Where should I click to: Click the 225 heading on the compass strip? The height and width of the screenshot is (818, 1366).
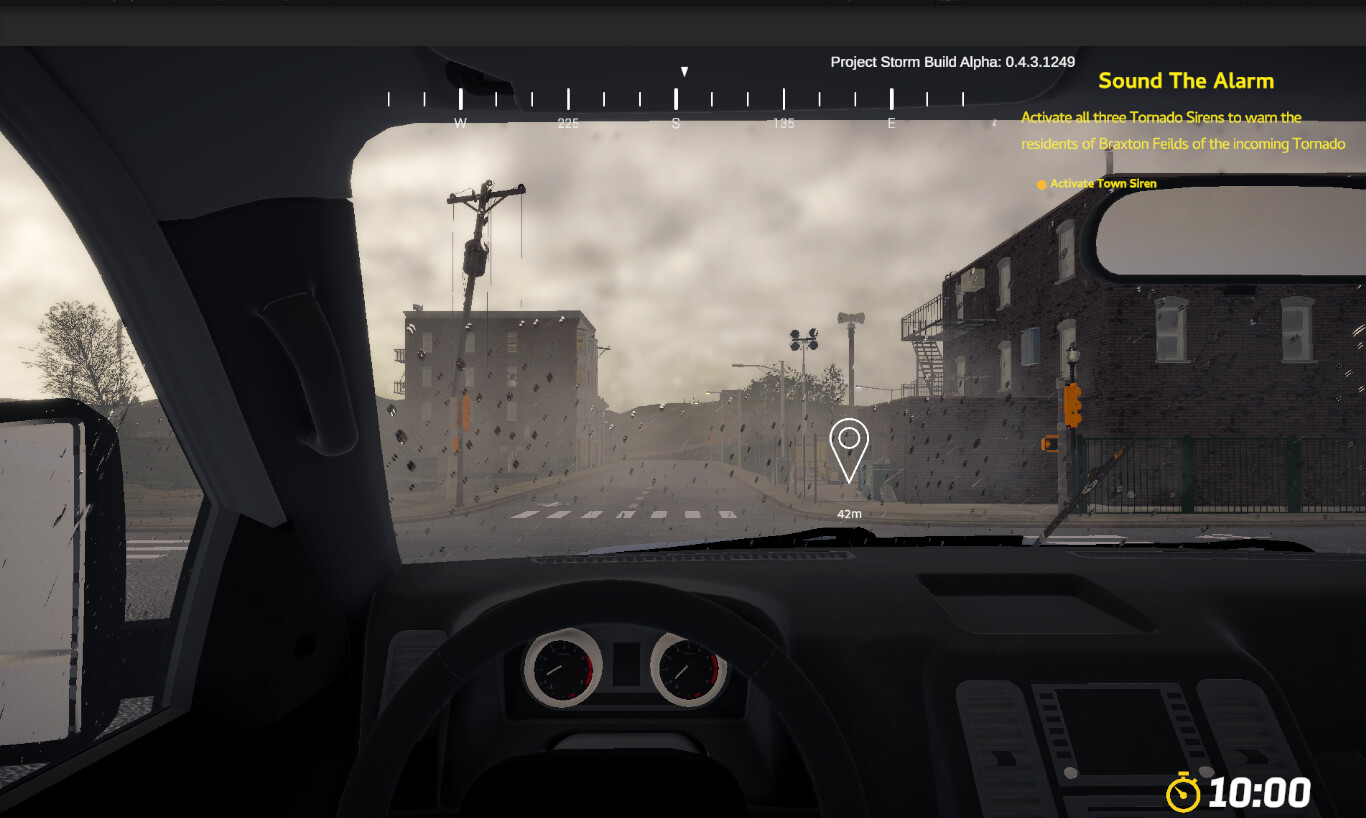click(x=569, y=123)
